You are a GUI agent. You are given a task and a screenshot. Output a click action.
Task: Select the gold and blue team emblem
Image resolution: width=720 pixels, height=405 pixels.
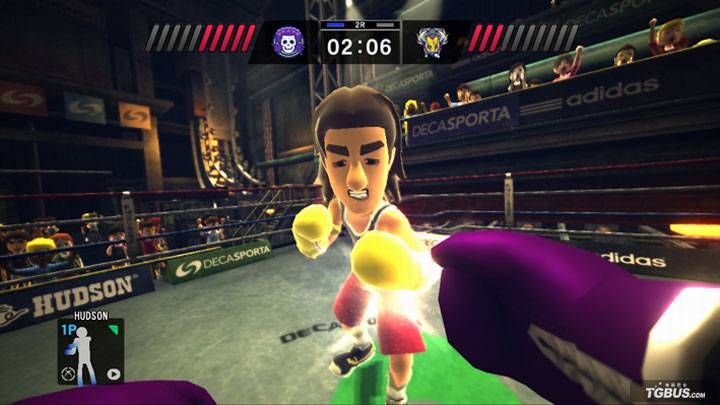click(x=432, y=42)
